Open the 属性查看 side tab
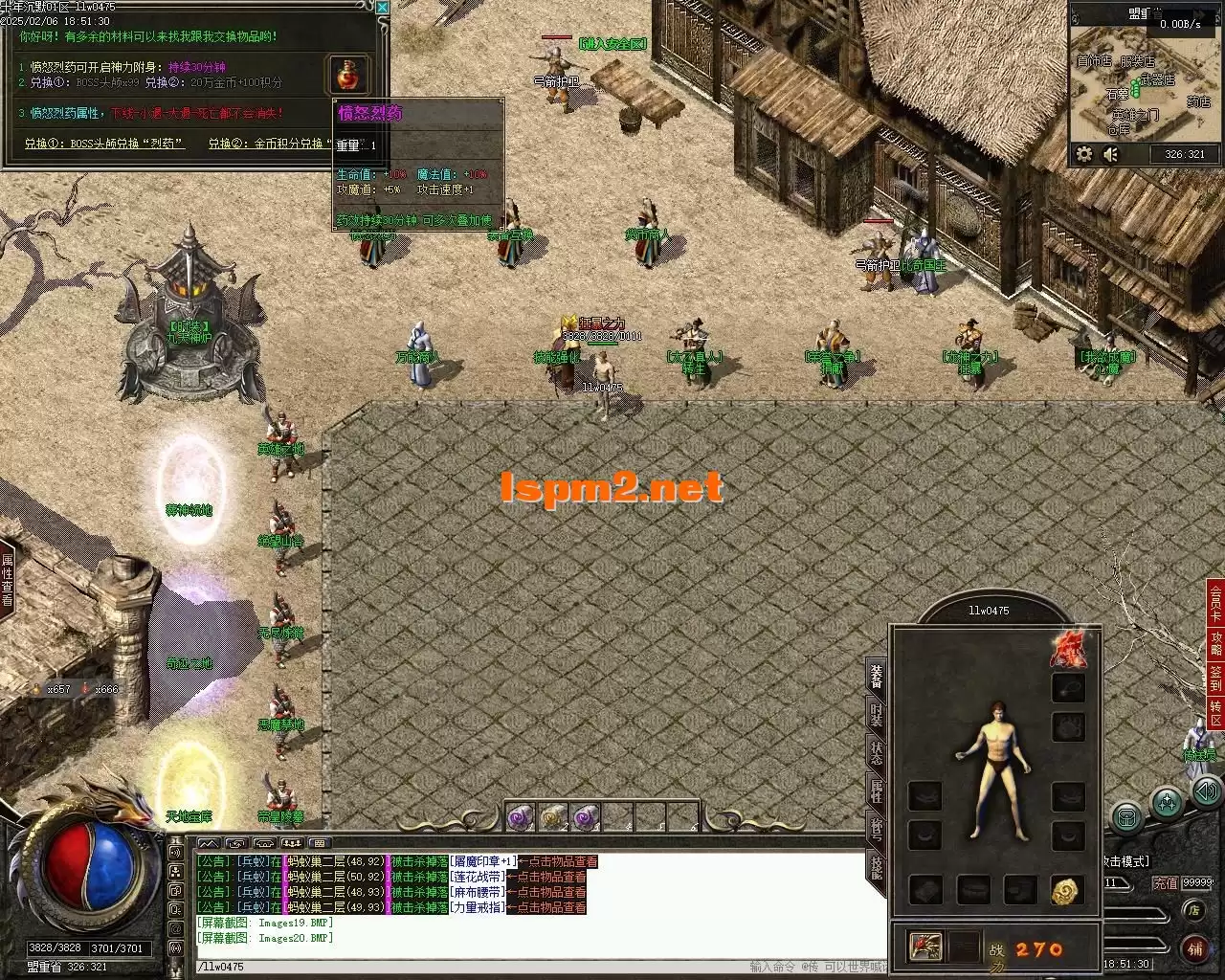 (x=8, y=579)
